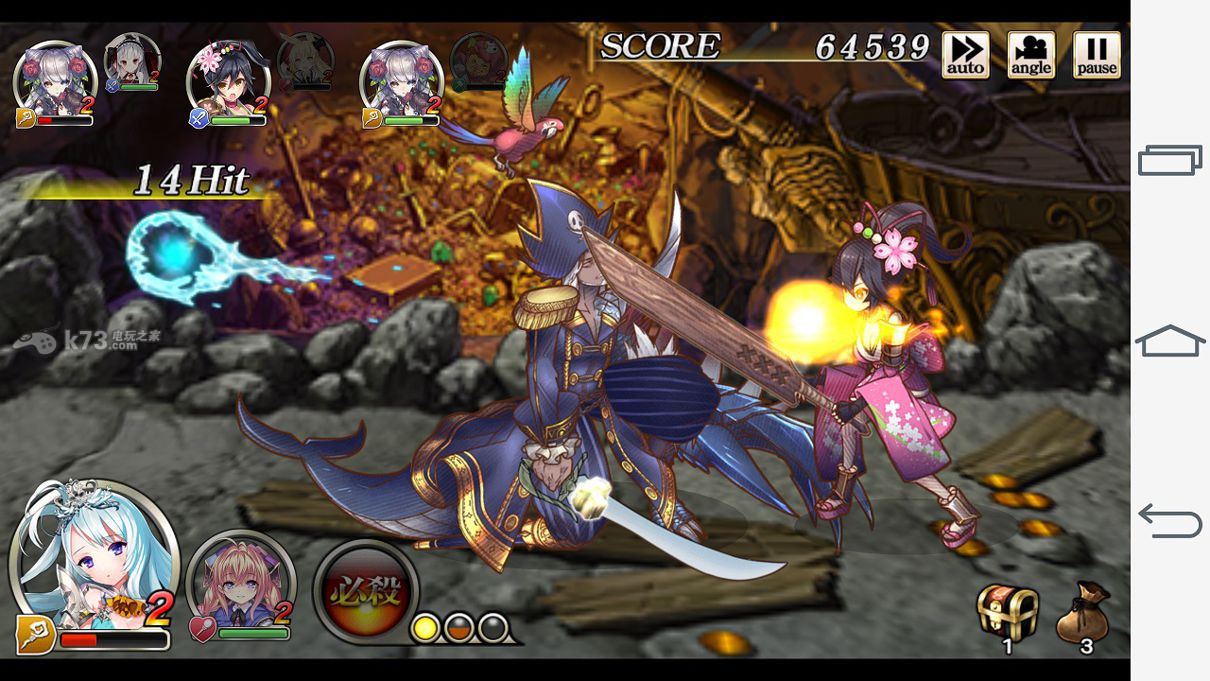Toggle the auto battle button
This screenshot has height=681, width=1210.
point(965,55)
